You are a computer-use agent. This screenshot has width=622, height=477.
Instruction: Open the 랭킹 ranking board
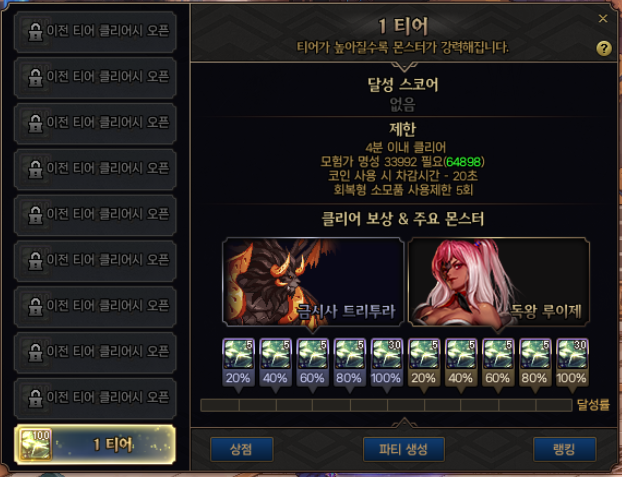tap(565, 449)
